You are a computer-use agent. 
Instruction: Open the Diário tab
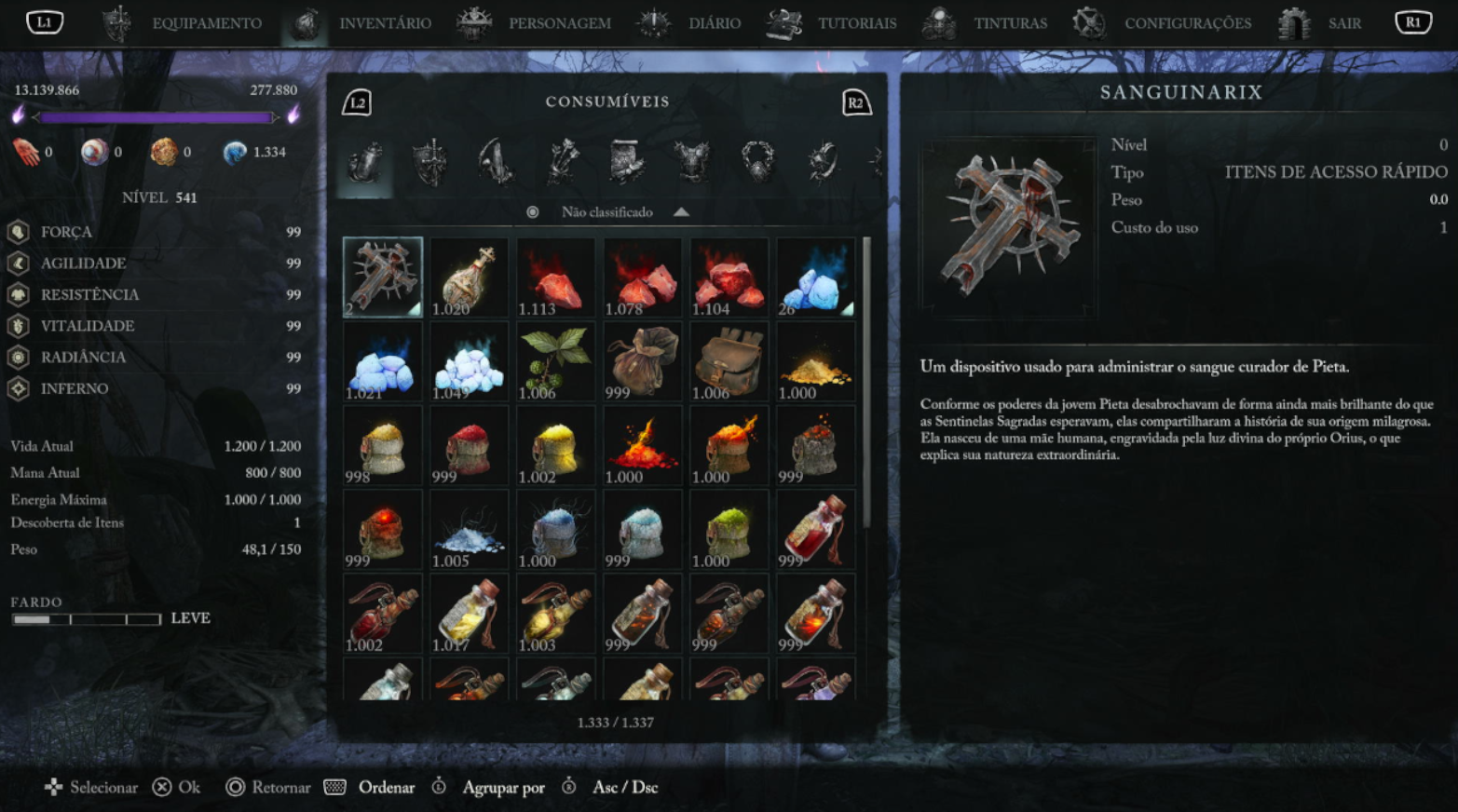(714, 23)
